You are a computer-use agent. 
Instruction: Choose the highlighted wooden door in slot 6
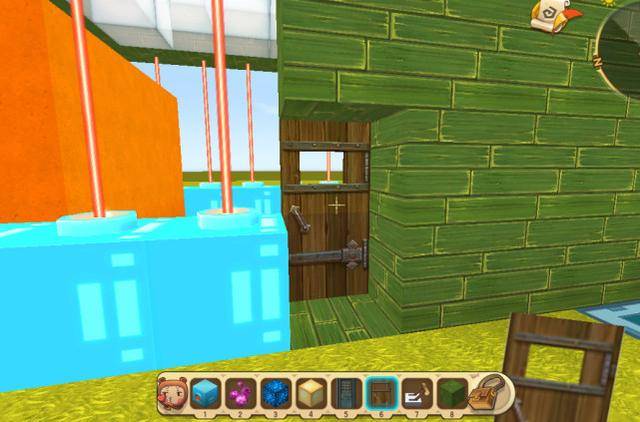click(382, 392)
